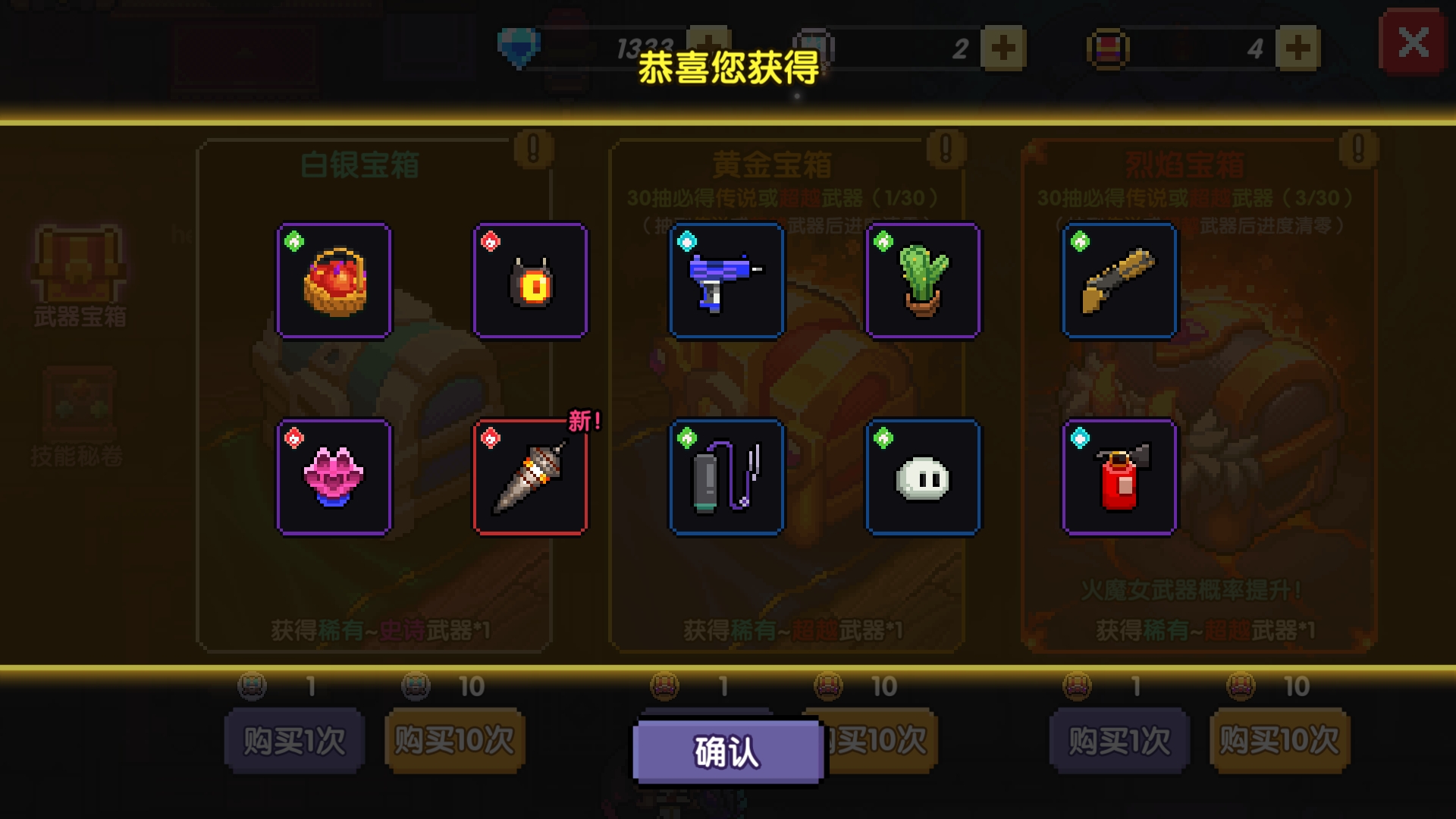Select the blue Uzi weapon in 黄金宝箱
Viewport: 1456px width, 819px height.
click(x=726, y=281)
